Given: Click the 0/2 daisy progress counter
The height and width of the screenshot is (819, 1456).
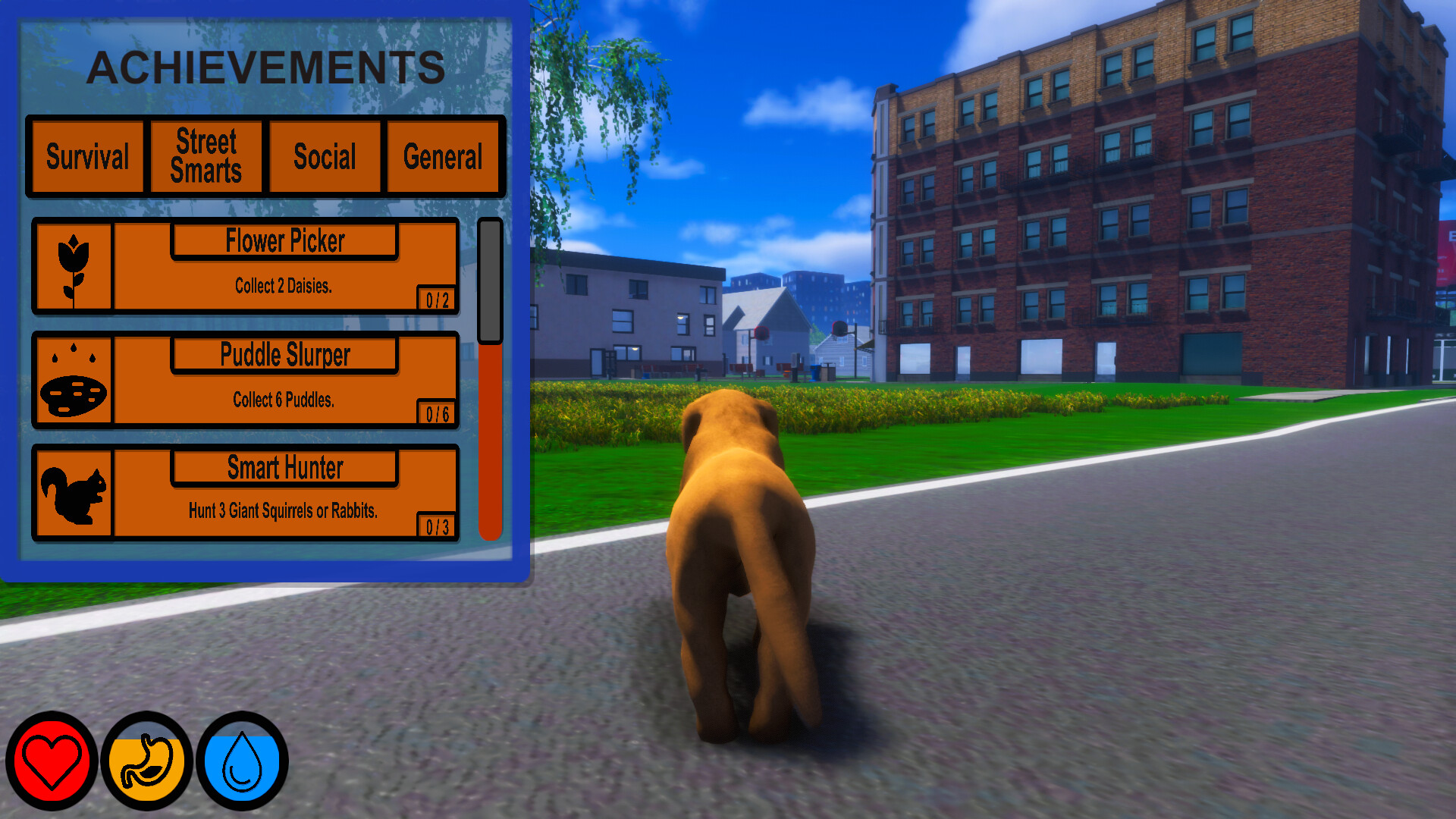Looking at the screenshot, I should [x=438, y=299].
